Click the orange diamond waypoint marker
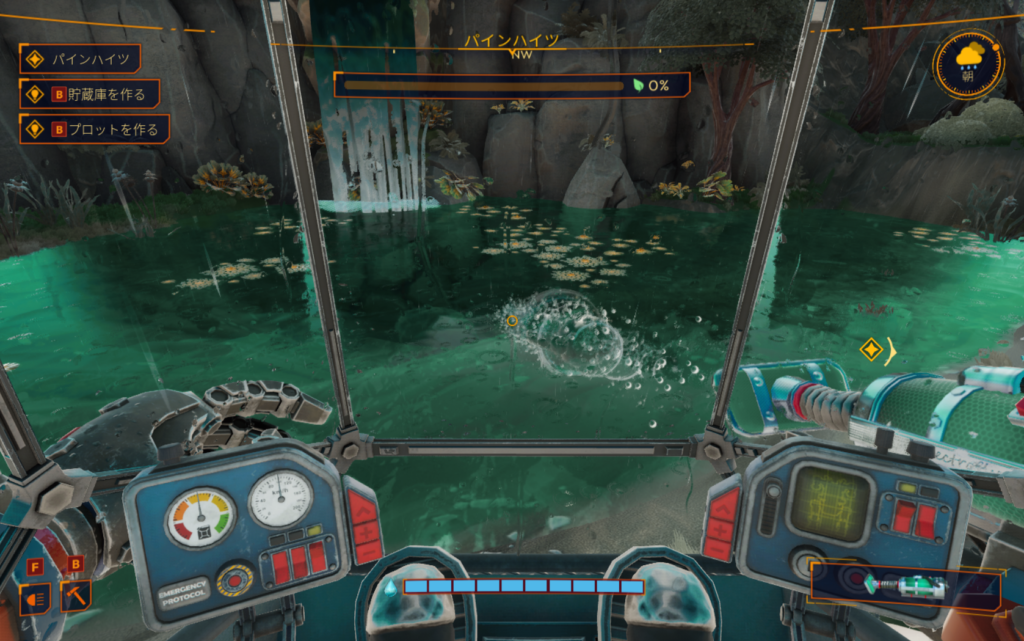The width and height of the screenshot is (1024, 641). 870,350
